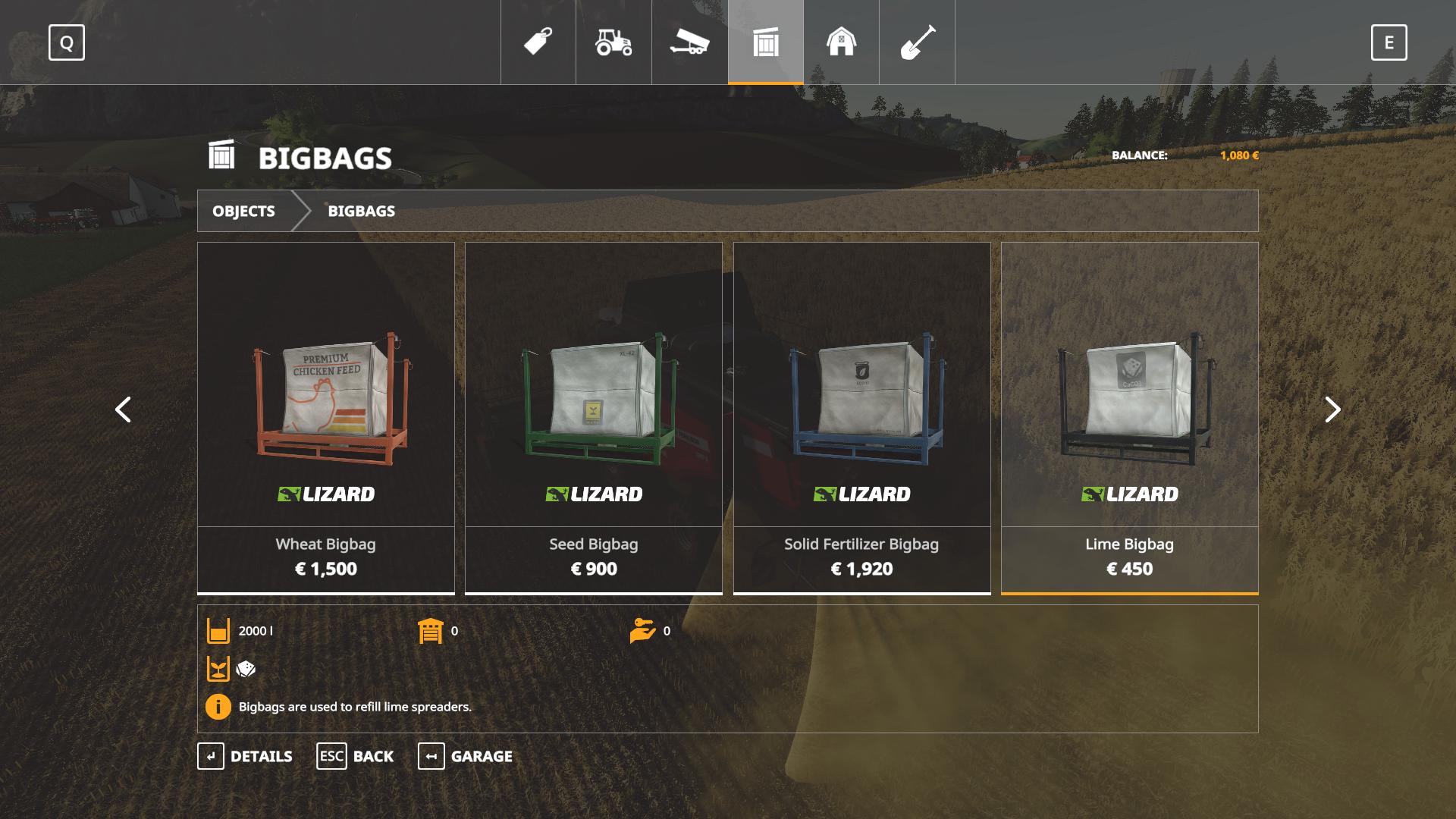
Task: Go BACK to the previous menu
Action: pos(355,756)
